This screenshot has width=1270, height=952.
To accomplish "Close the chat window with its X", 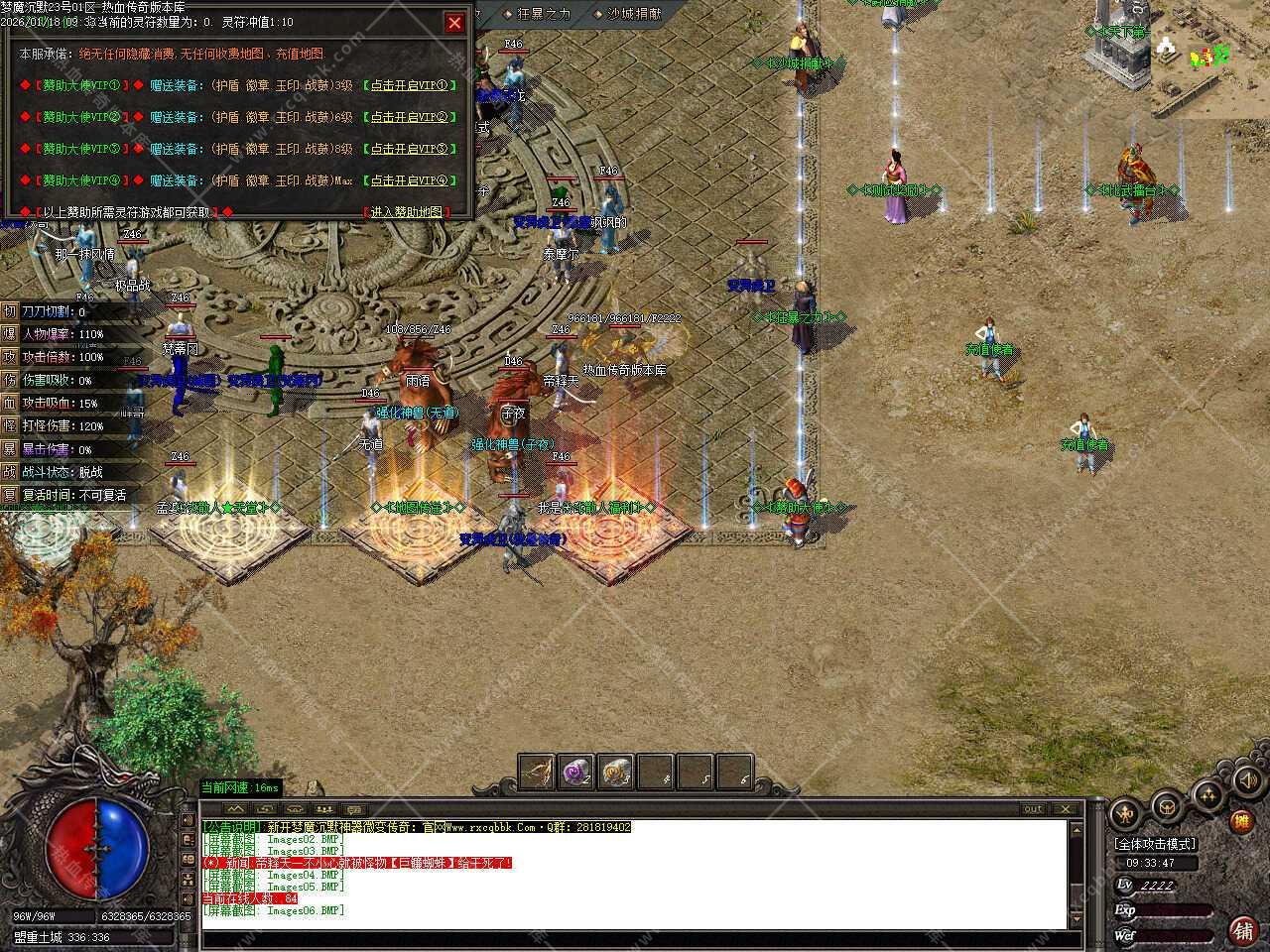I will (x=1066, y=809).
